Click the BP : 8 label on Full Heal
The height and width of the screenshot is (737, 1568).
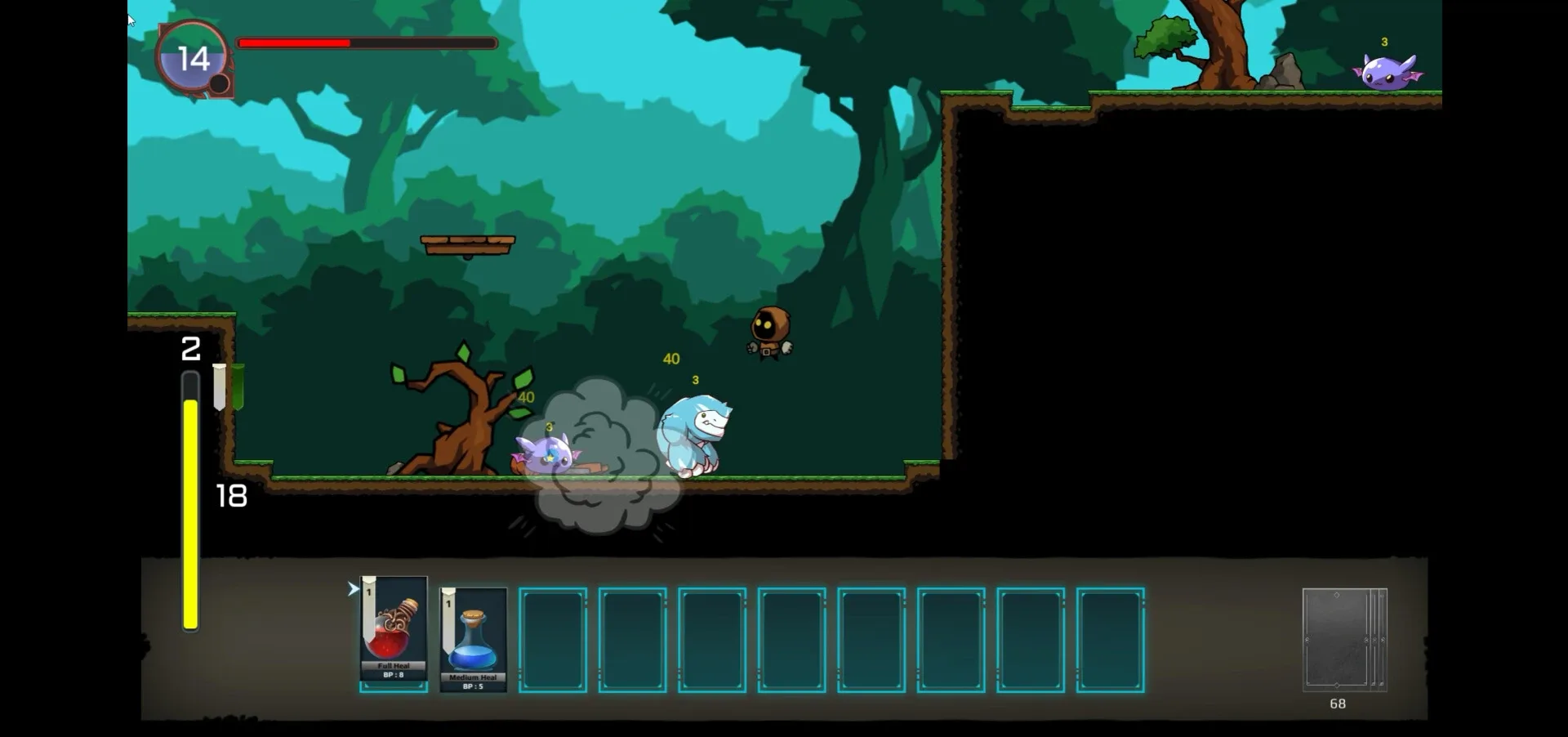(x=394, y=675)
